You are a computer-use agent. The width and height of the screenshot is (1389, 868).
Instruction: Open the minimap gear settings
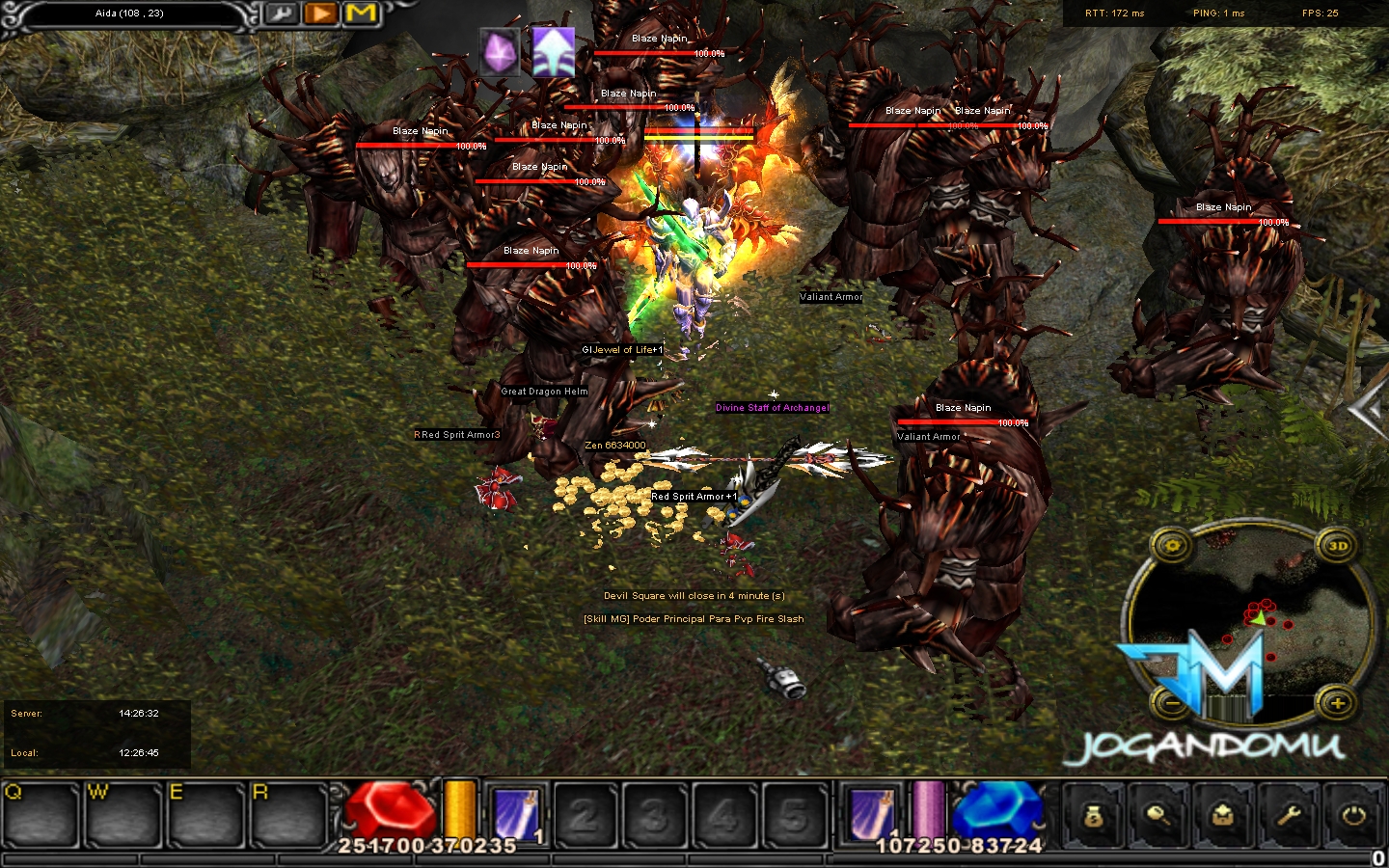pos(1173,546)
